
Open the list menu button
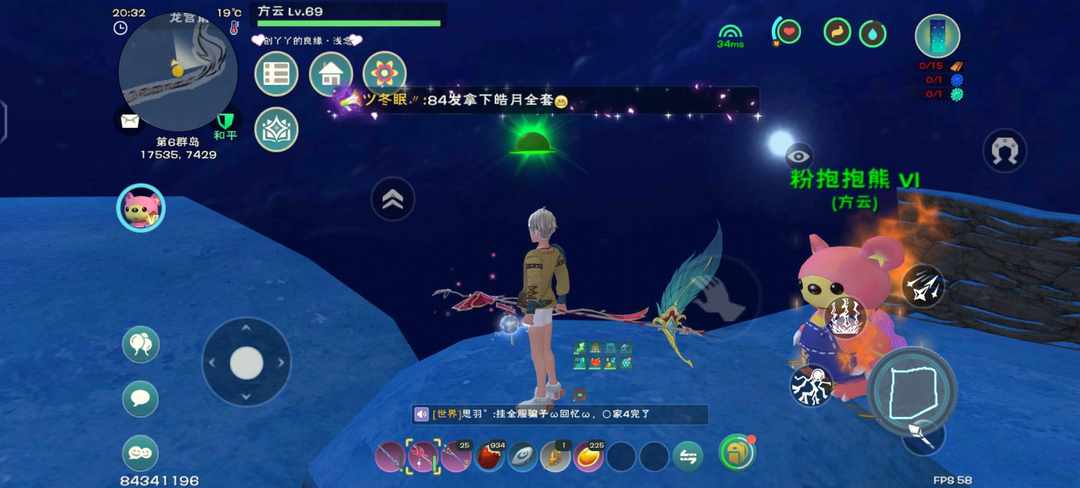(x=277, y=74)
